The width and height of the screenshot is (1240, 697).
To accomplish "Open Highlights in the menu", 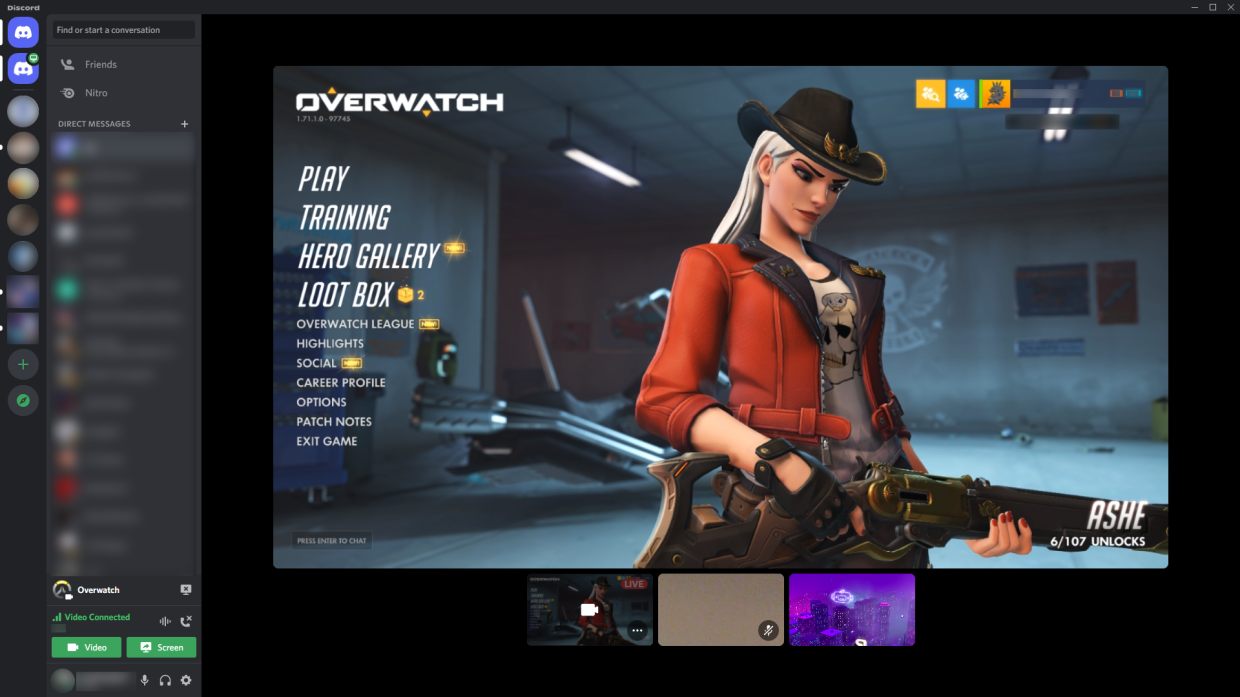I will pyautogui.click(x=330, y=343).
